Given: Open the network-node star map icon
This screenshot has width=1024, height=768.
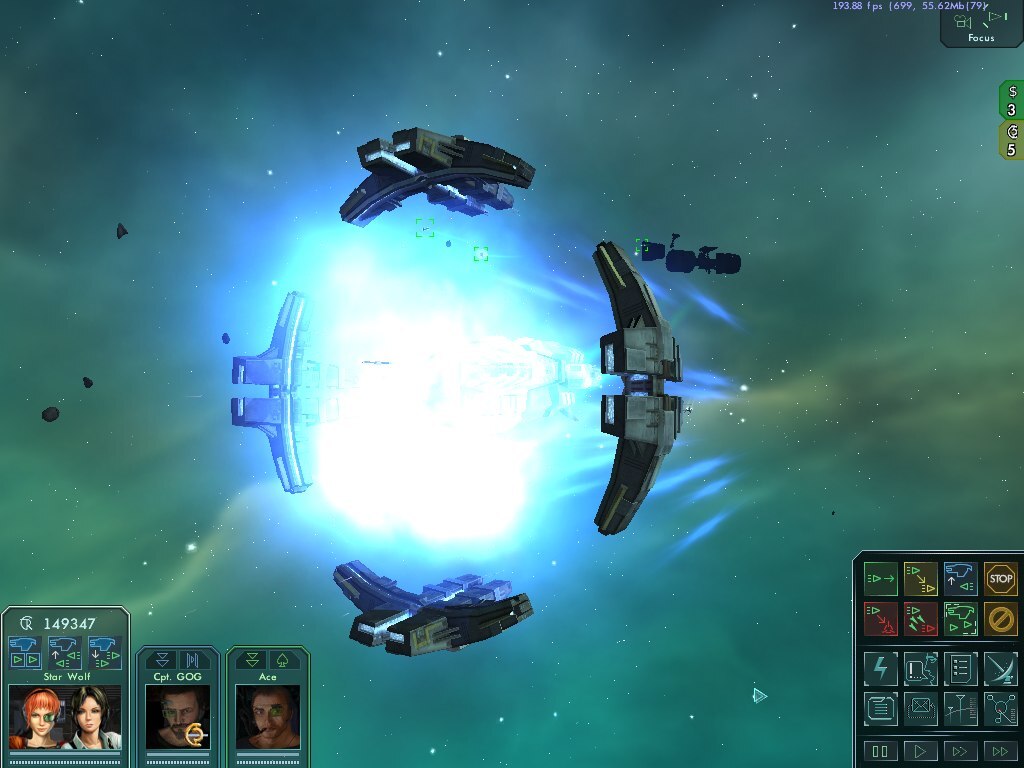Looking at the screenshot, I should 1000,709.
